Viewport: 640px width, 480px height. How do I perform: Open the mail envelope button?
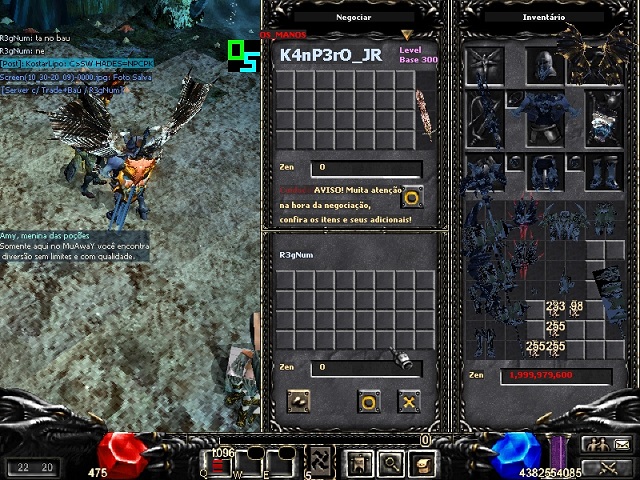[621, 445]
